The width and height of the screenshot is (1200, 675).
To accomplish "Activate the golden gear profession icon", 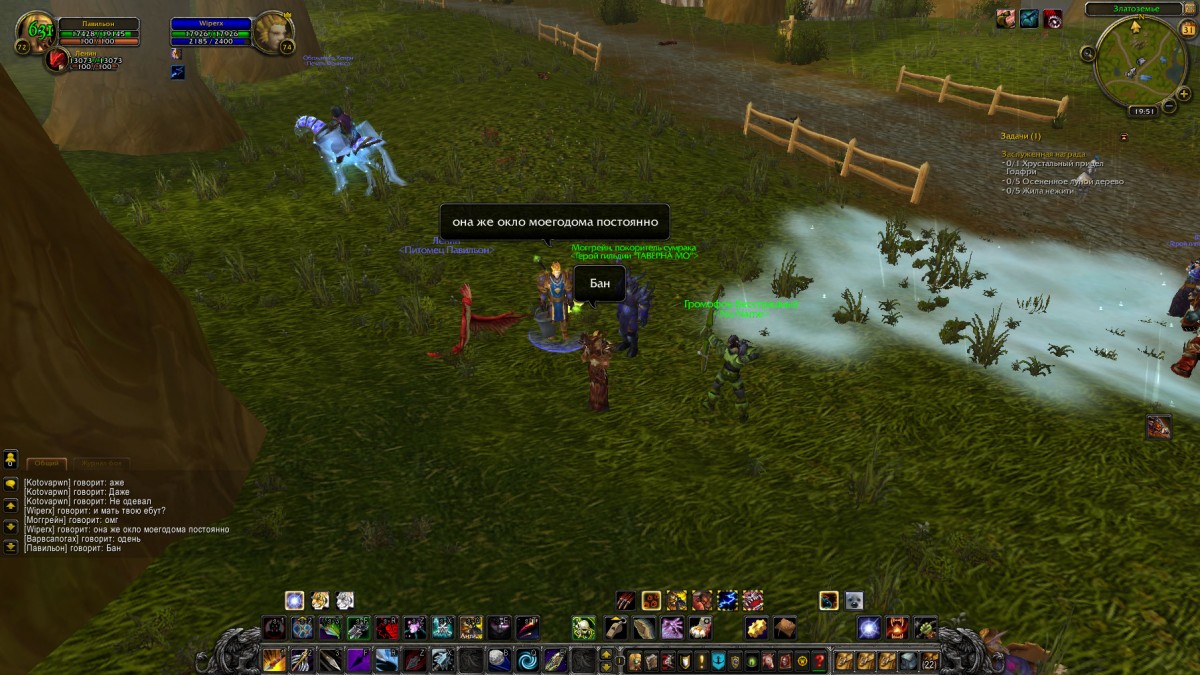I will [x=755, y=628].
